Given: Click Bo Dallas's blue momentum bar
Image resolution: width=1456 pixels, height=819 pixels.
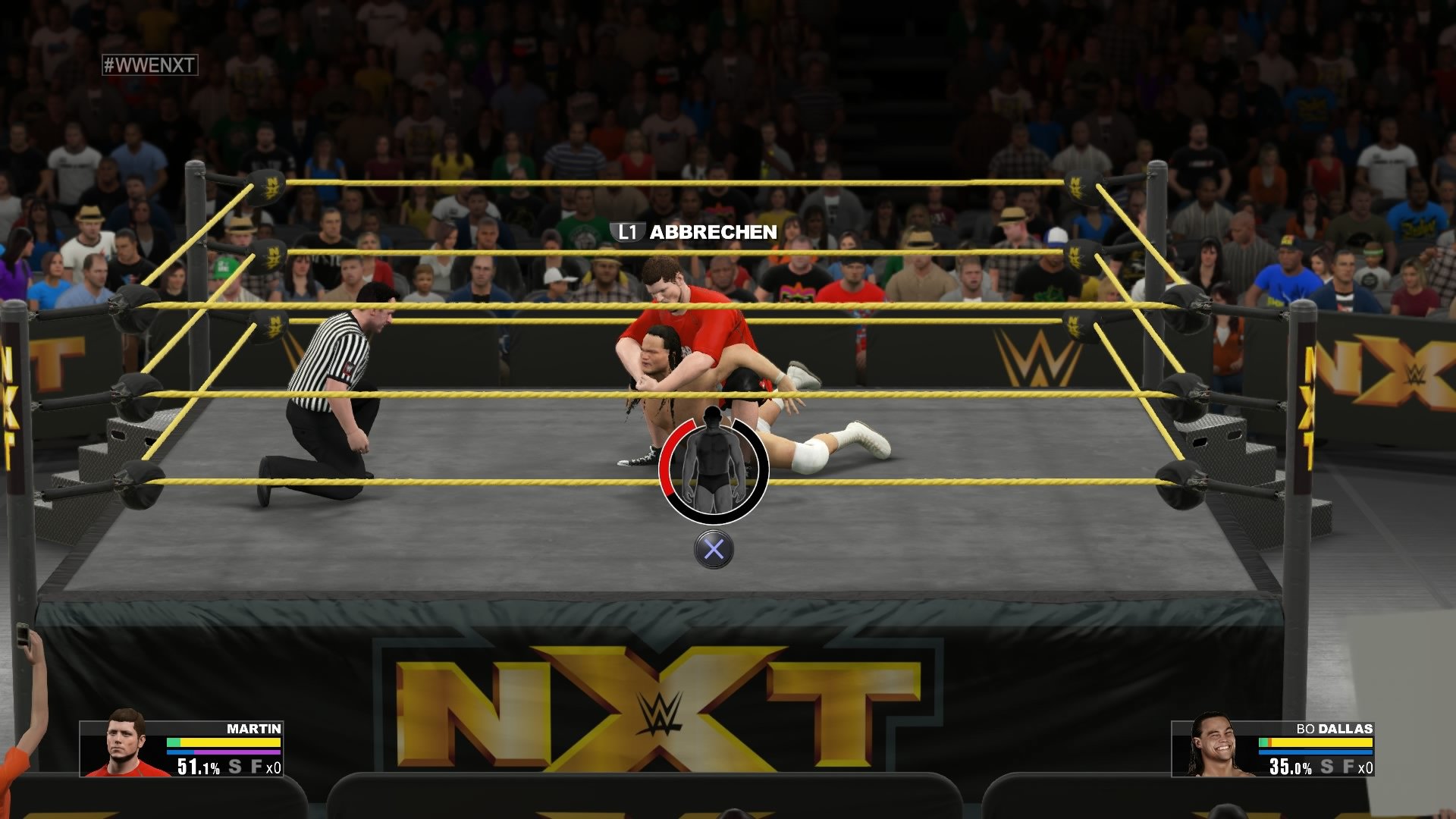Looking at the screenshot, I should (x=1315, y=752).
